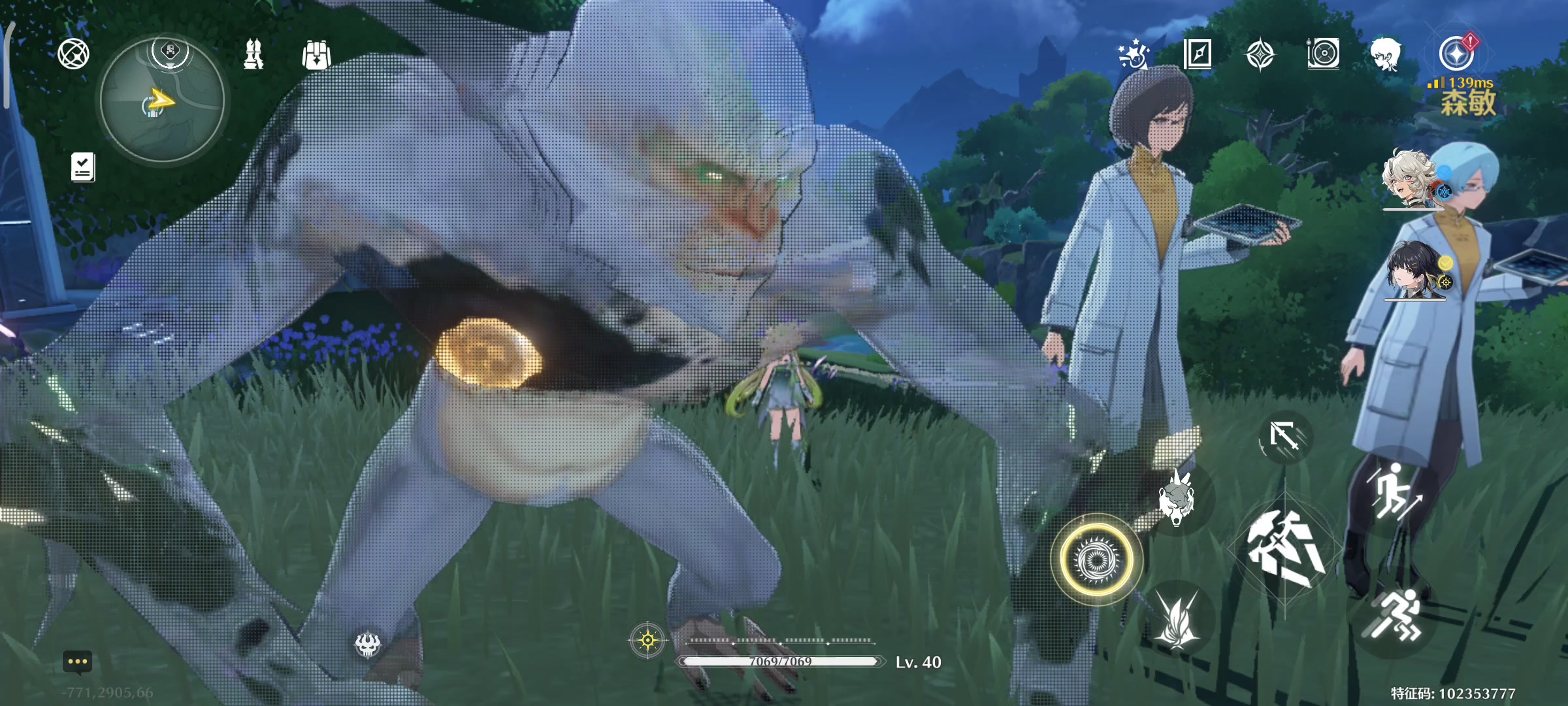Open the character head profile icon
The image size is (1568, 706).
1386,54
